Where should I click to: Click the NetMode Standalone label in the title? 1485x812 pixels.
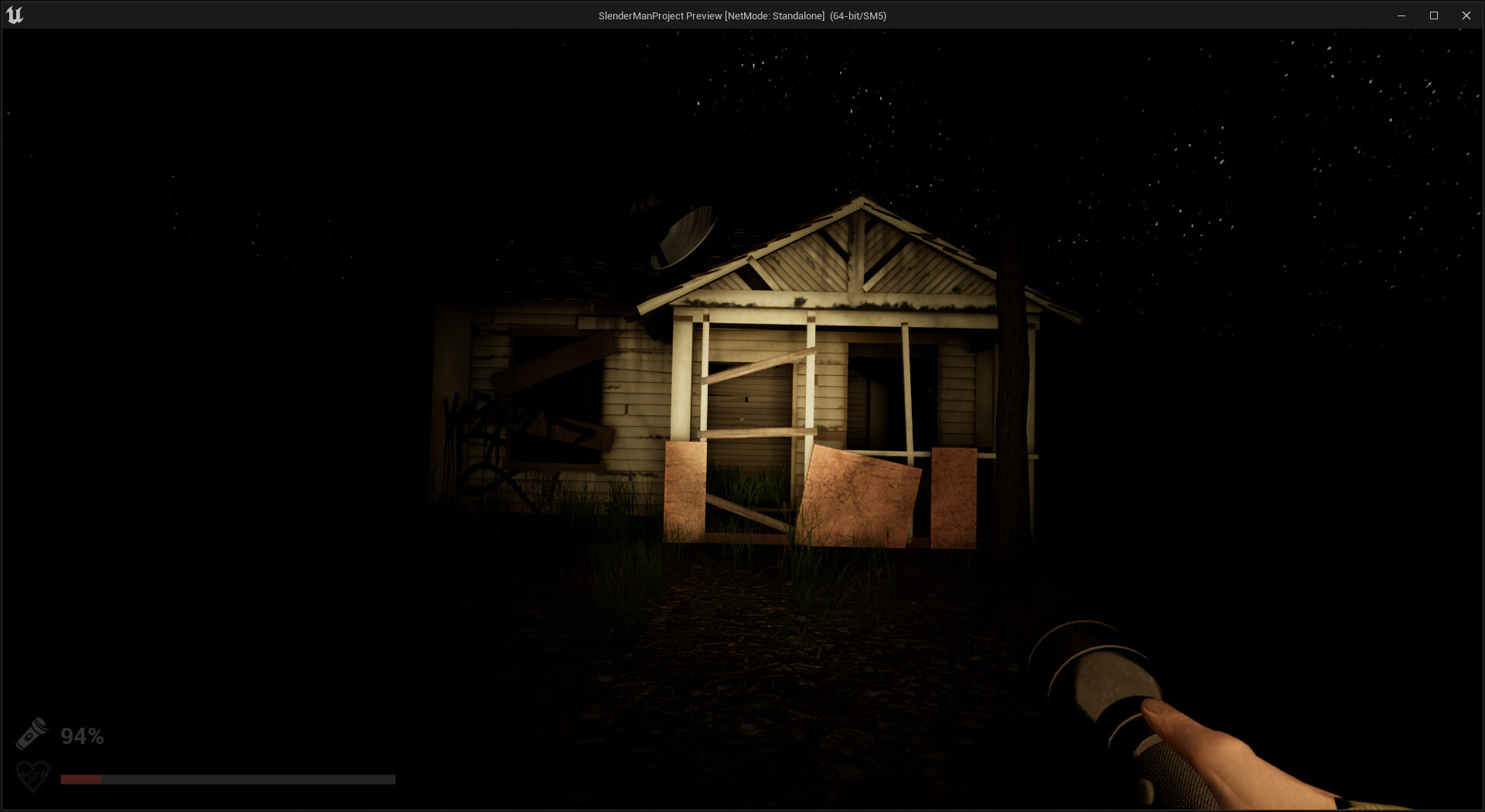pyautogui.click(x=773, y=15)
